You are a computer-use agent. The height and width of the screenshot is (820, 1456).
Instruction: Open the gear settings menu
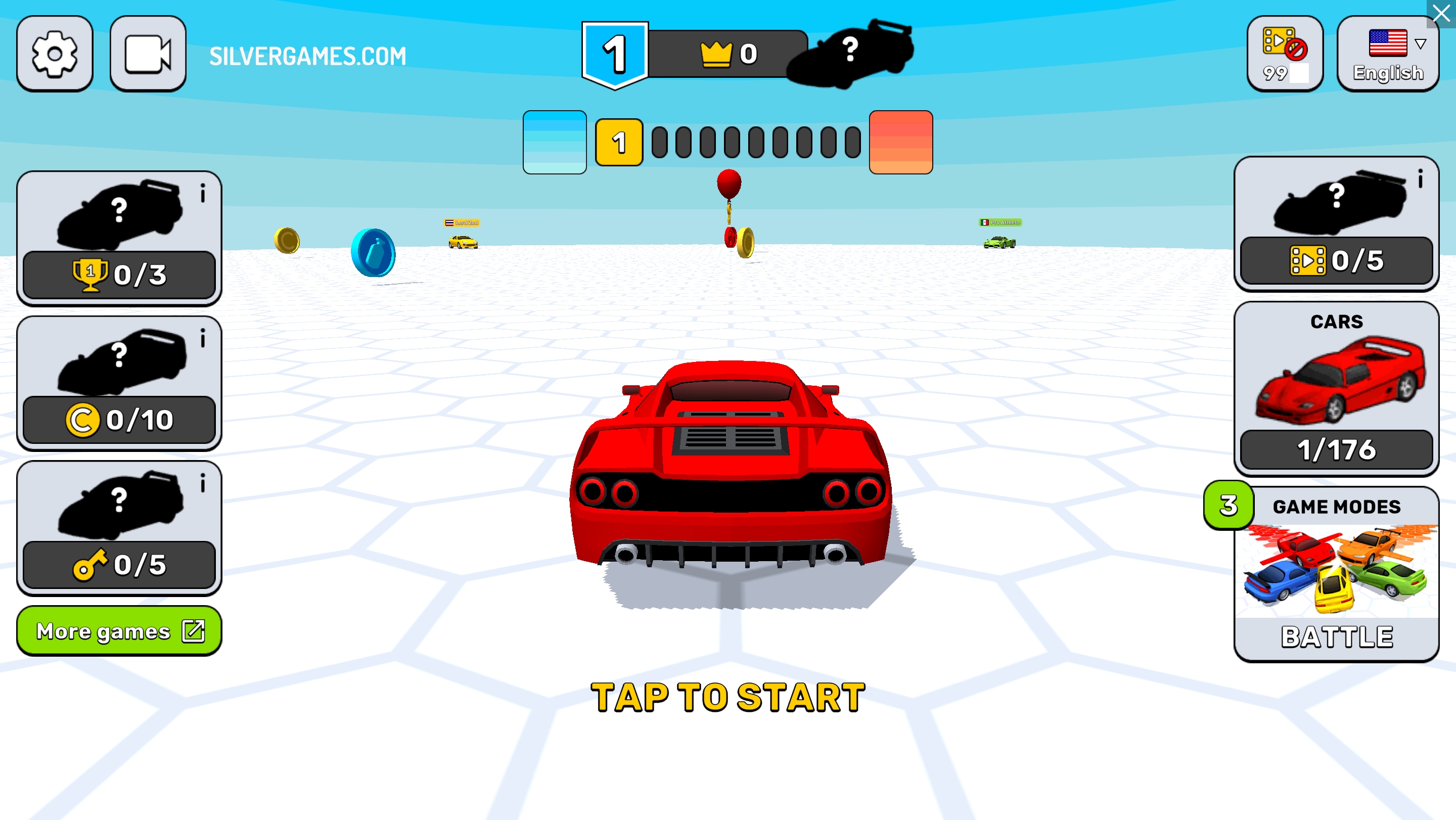(54, 54)
